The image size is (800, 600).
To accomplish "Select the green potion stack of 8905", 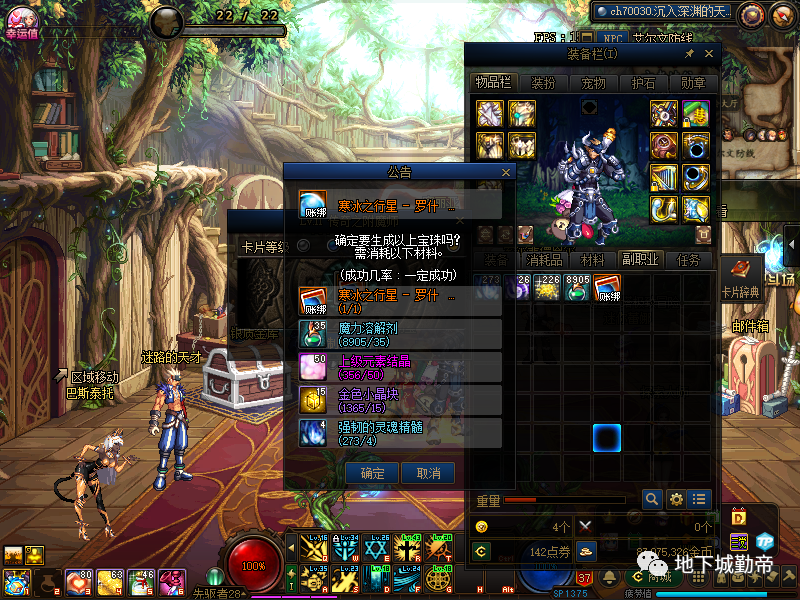I will click(x=577, y=288).
